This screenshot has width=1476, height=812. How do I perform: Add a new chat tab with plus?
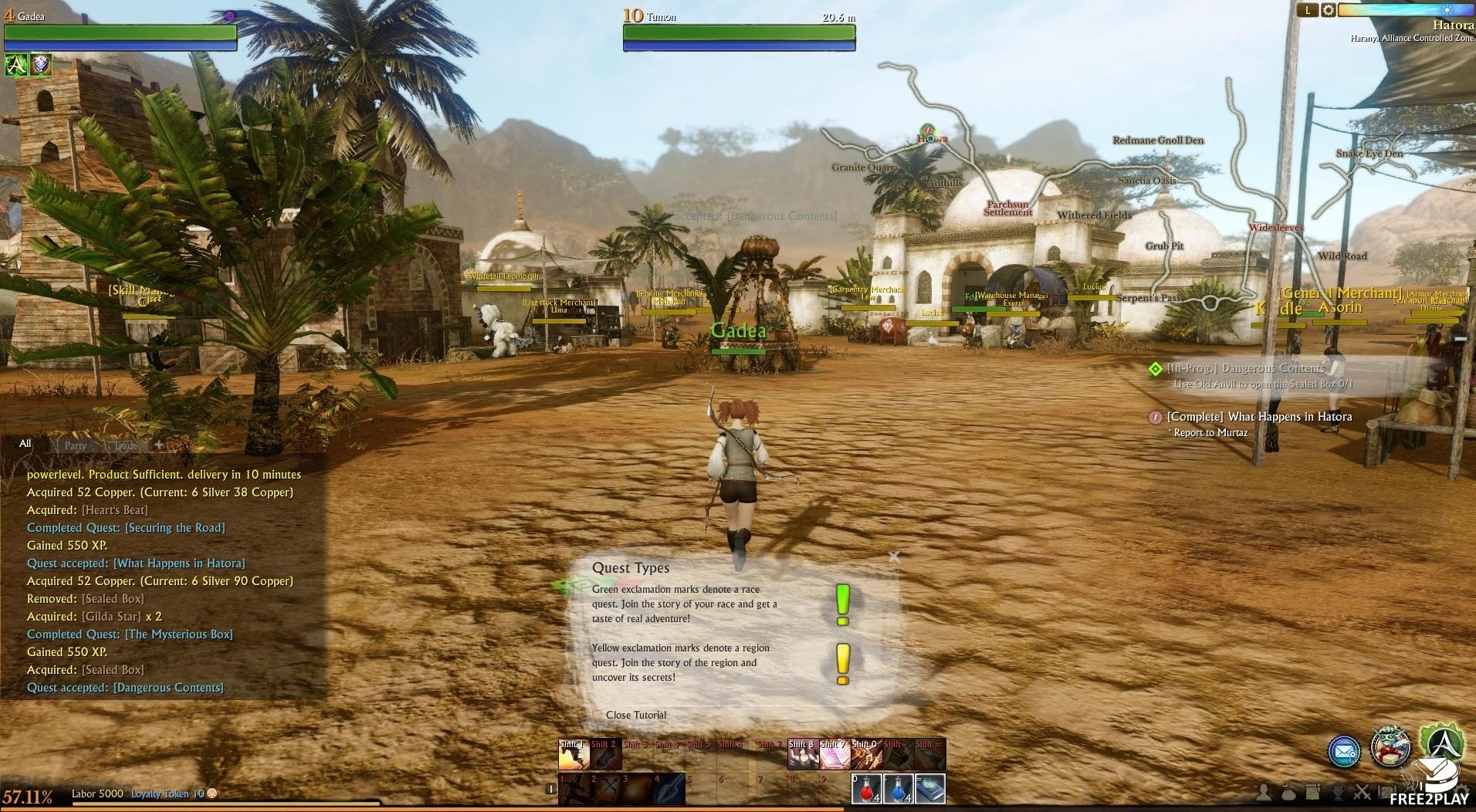click(x=159, y=445)
